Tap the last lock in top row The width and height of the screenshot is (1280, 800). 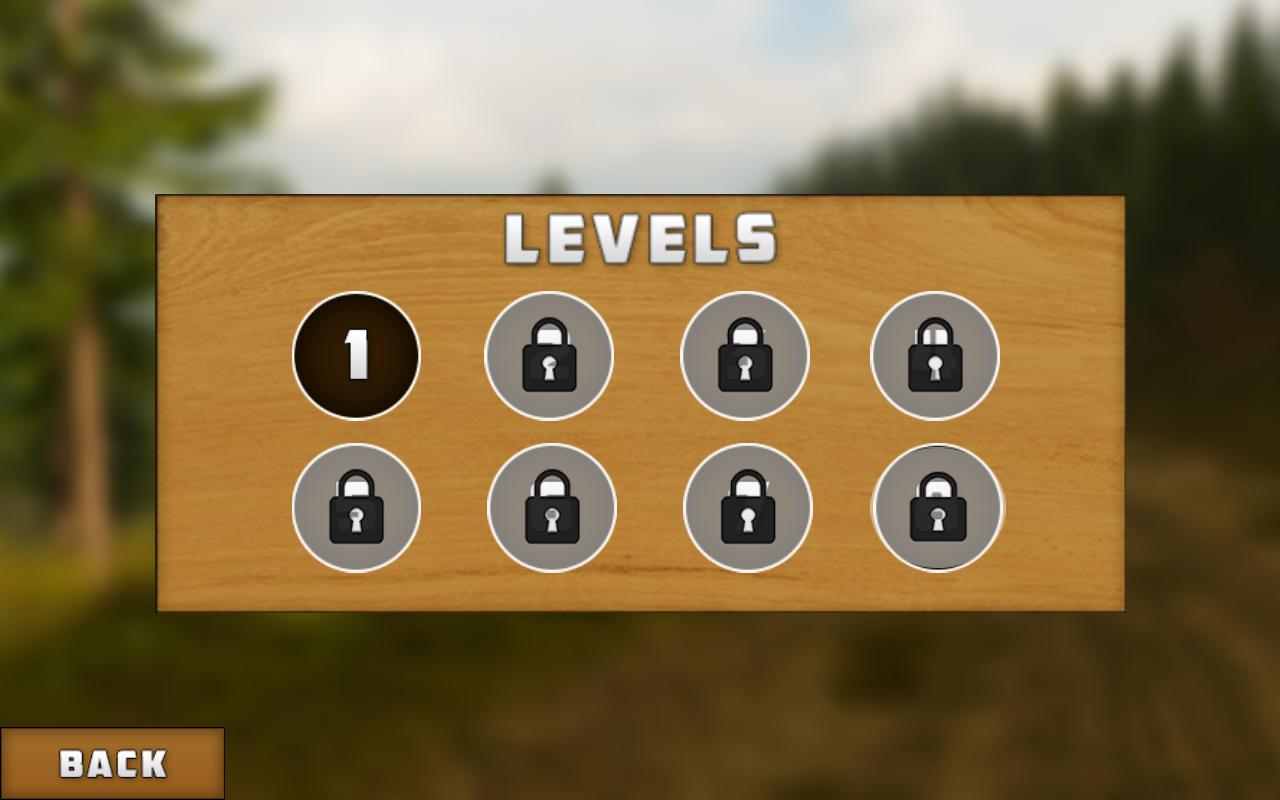pos(934,355)
